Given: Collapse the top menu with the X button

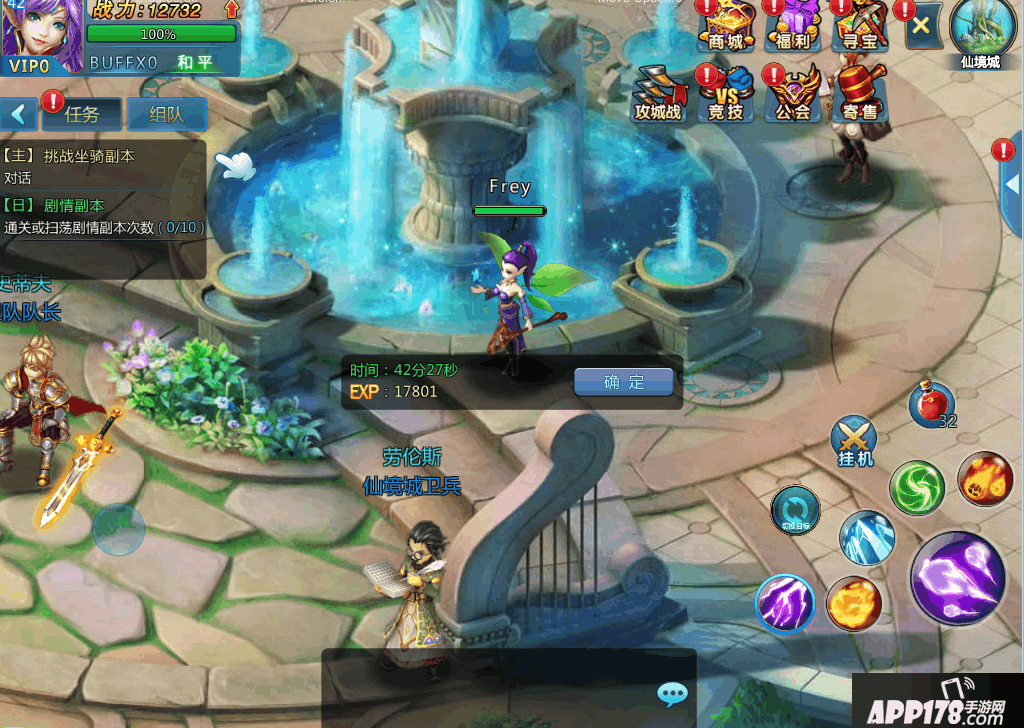Looking at the screenshot, I should pyautogui.click(x=921, y=26).
